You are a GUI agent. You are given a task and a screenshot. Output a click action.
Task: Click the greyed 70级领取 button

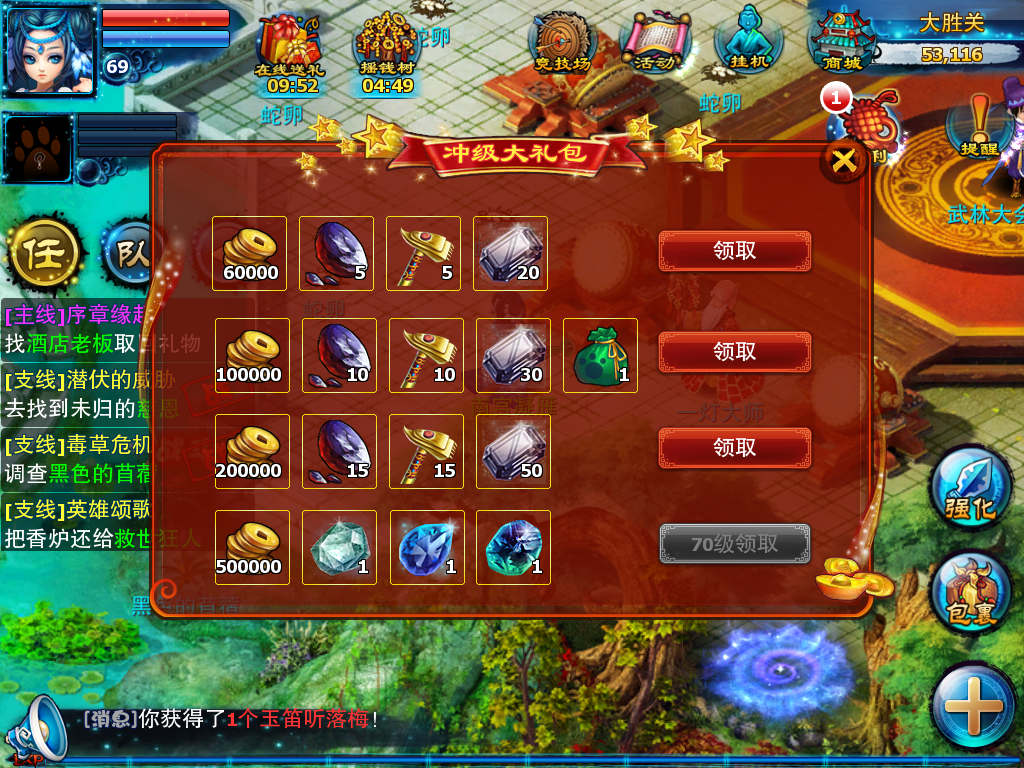[x=734, y=544]
